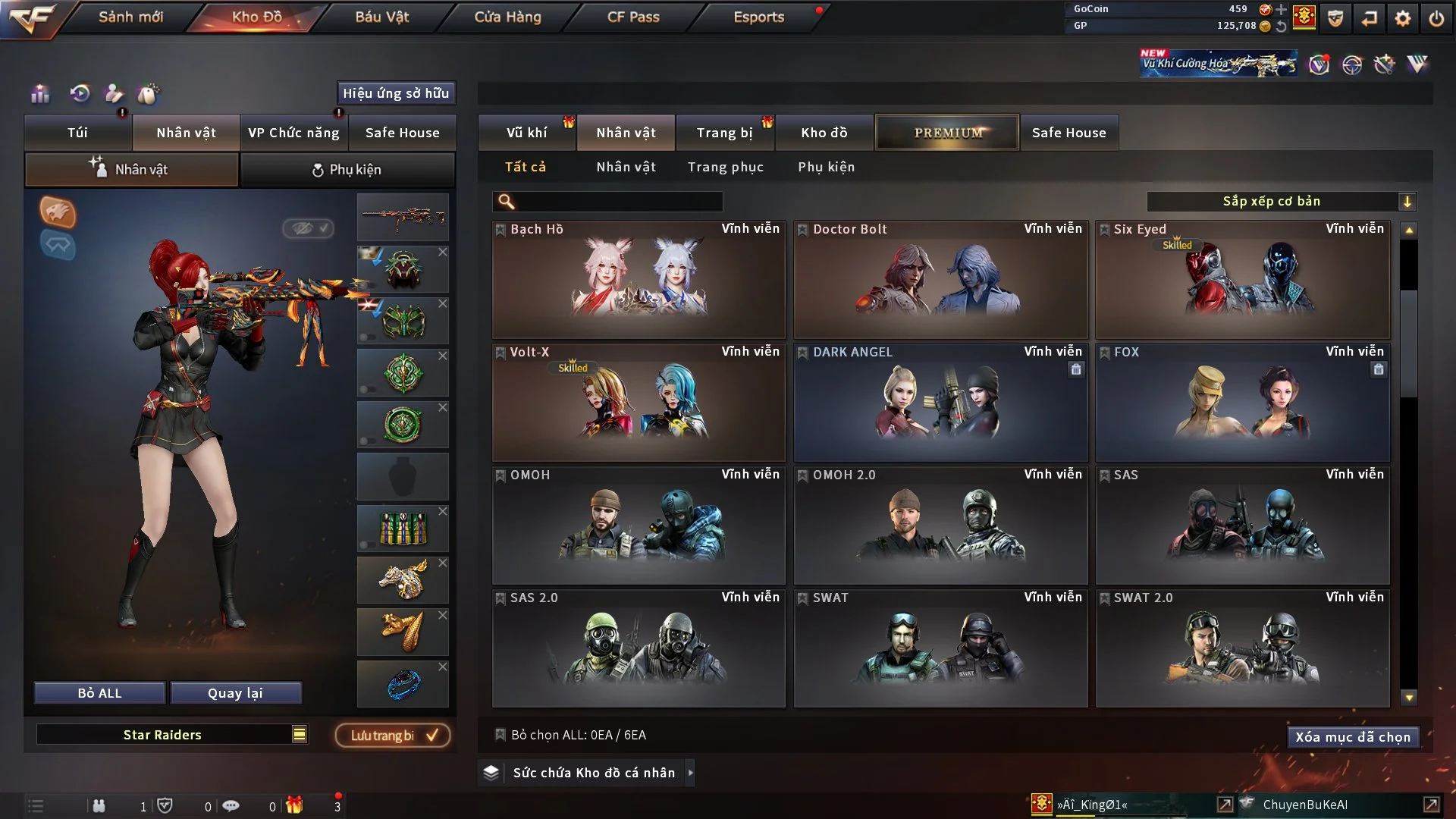The width and height of the screenshot is (1456, 819).
Task: Open the CF Pass page
Action: [633, 17]
